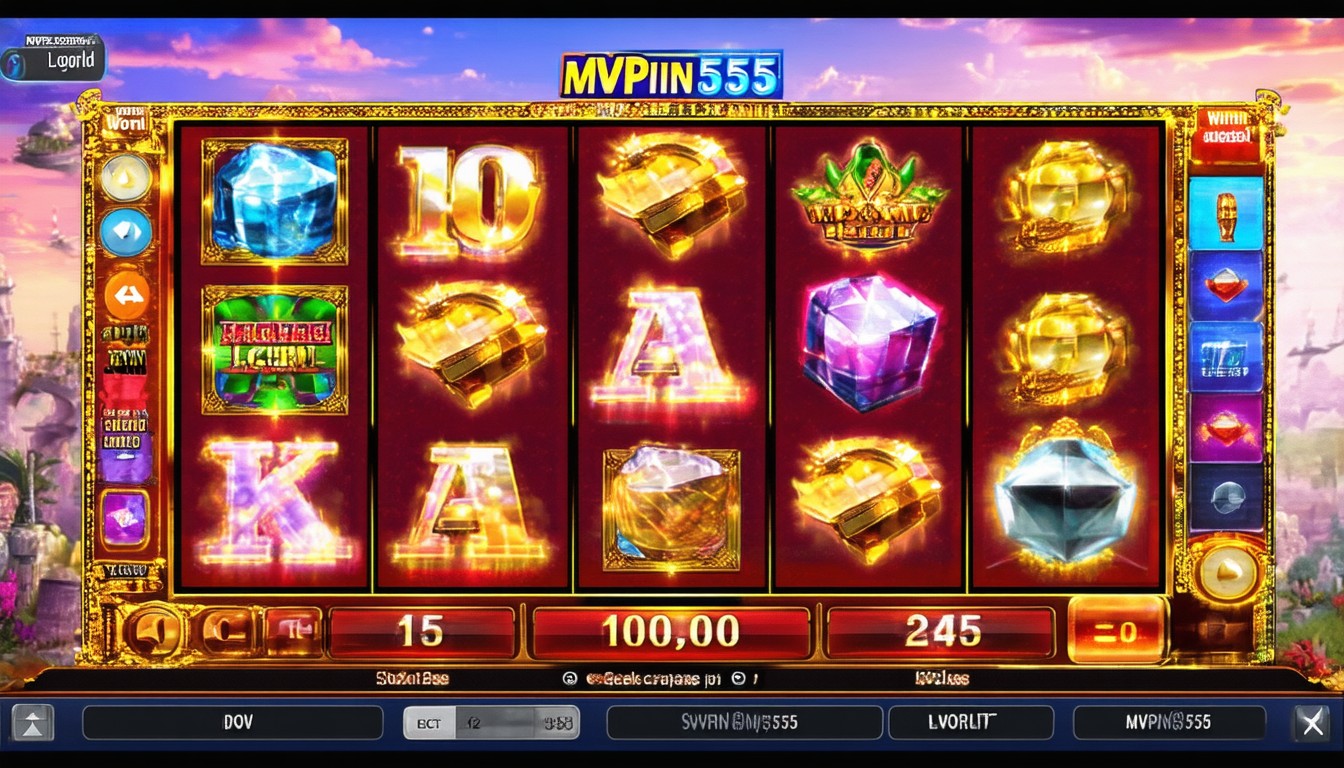Image resolution: width=1344 pixels, height=768 pixels.
Task: Select the golden vase tile
Action: pos(1226,213)
